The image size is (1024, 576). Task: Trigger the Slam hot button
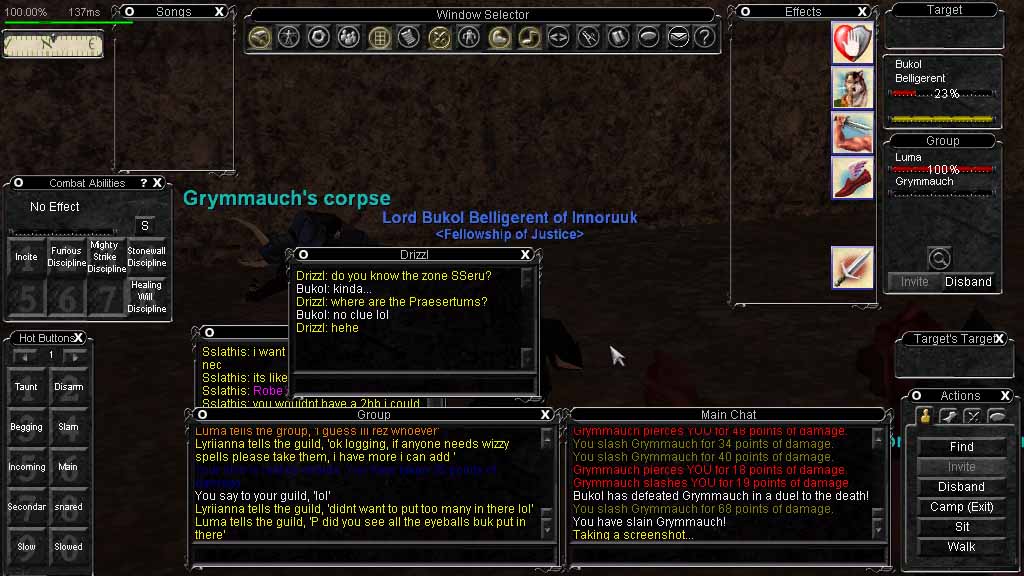(x=68, y=427)
